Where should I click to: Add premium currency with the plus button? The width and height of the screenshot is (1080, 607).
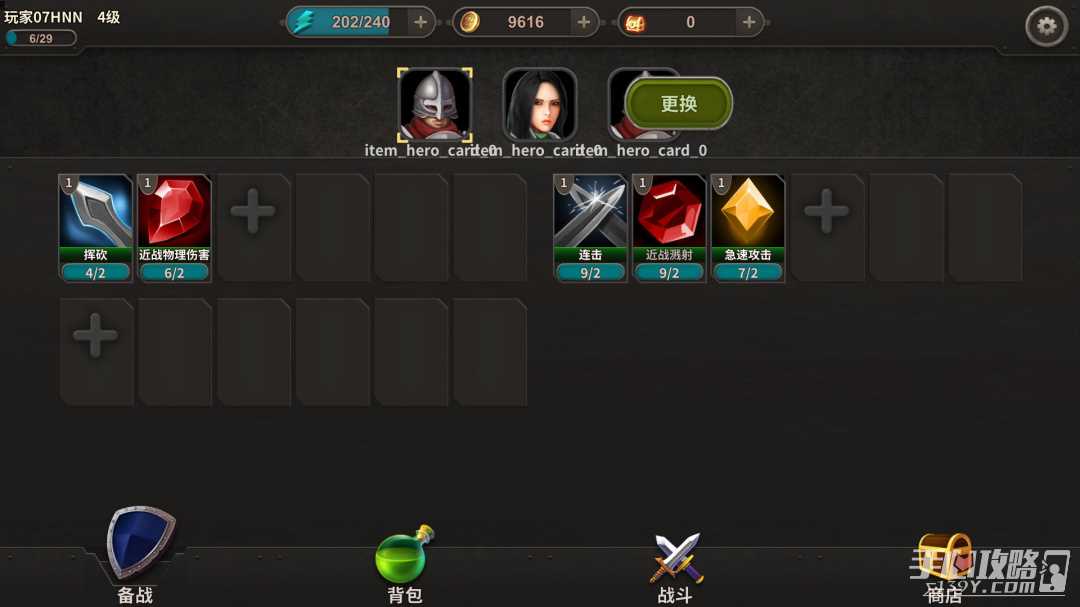pyautogui.click(x=748, y=22)
